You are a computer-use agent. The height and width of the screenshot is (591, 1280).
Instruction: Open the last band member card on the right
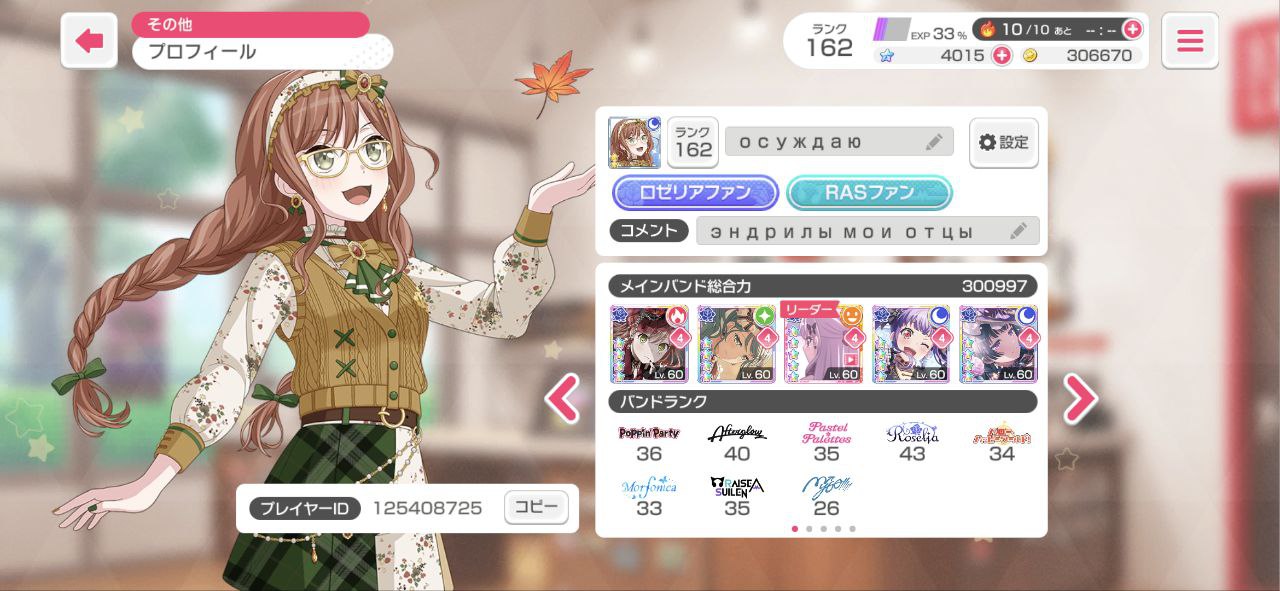coord(999,345)
